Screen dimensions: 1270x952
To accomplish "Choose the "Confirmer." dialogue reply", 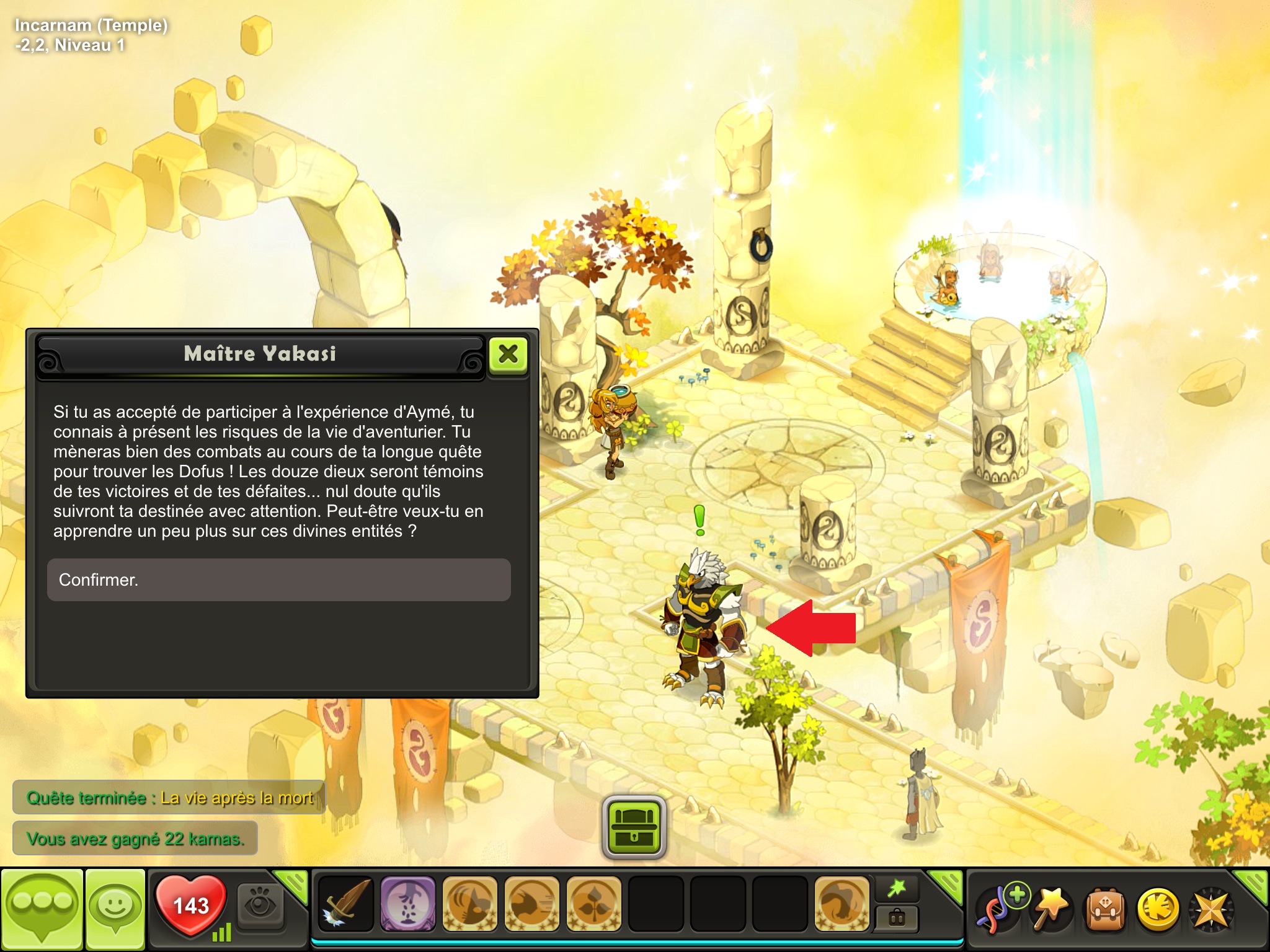I will [278, 580].
